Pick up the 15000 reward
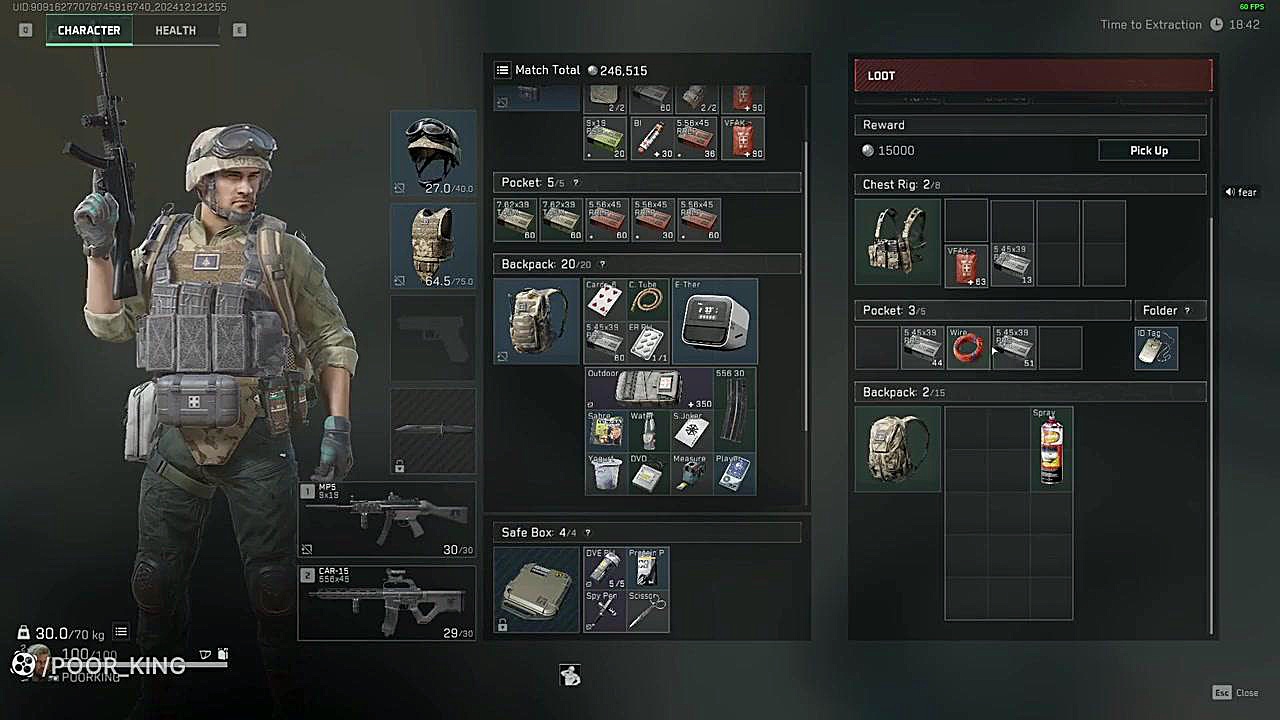 (1148, 150)
